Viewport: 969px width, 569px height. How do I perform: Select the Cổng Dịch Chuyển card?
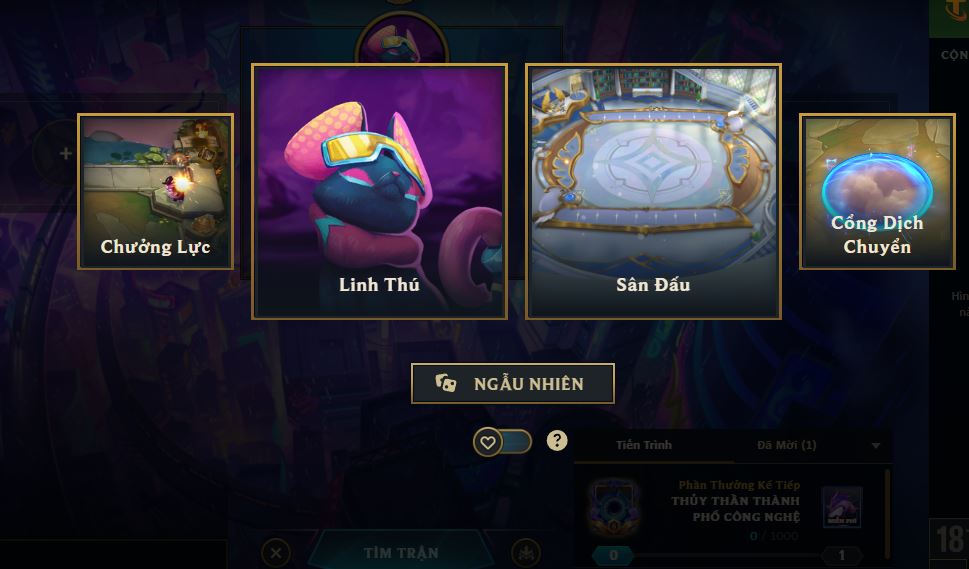click(x=876, y=192)
